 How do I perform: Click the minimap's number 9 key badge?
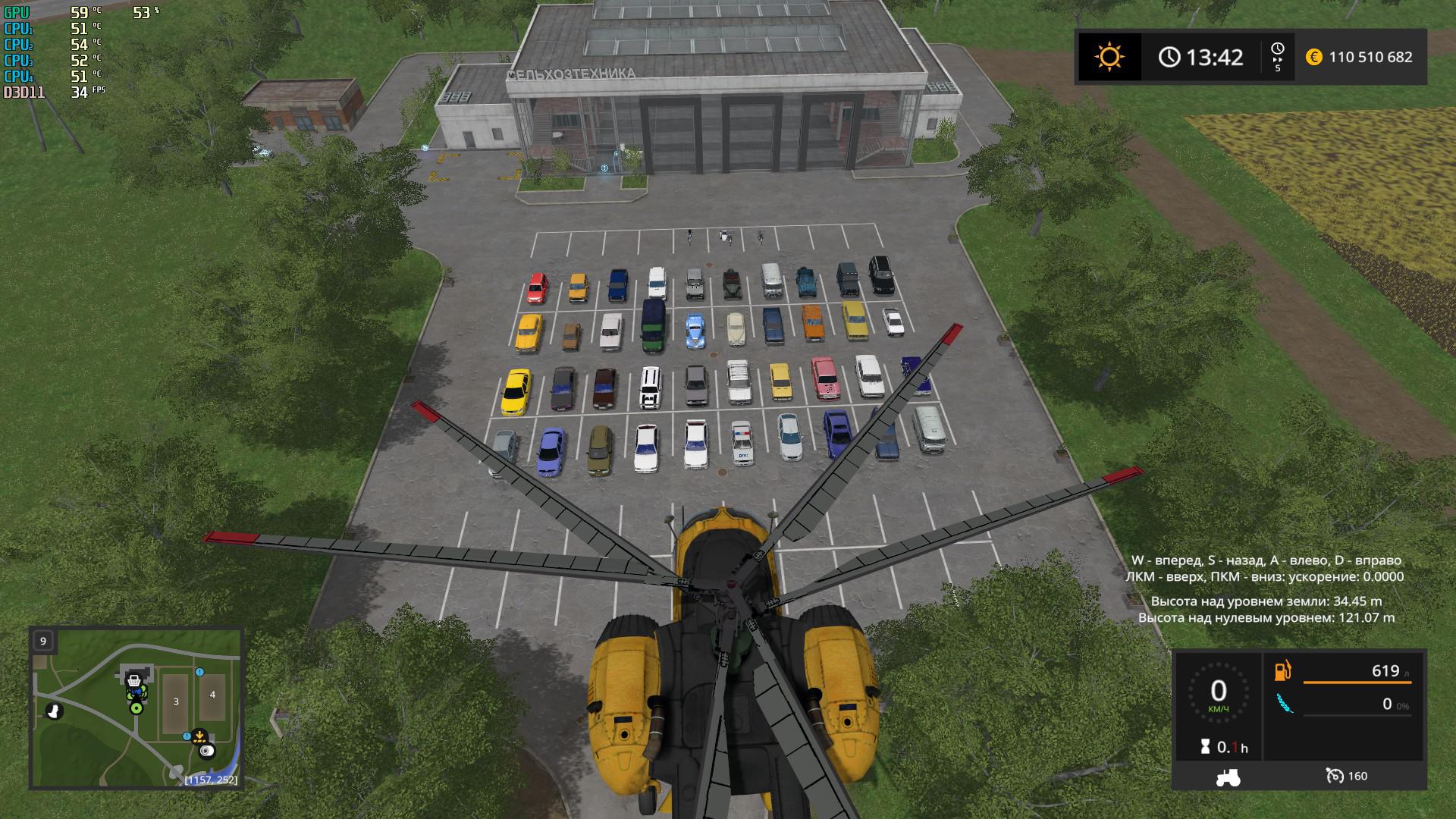[43, 641]
